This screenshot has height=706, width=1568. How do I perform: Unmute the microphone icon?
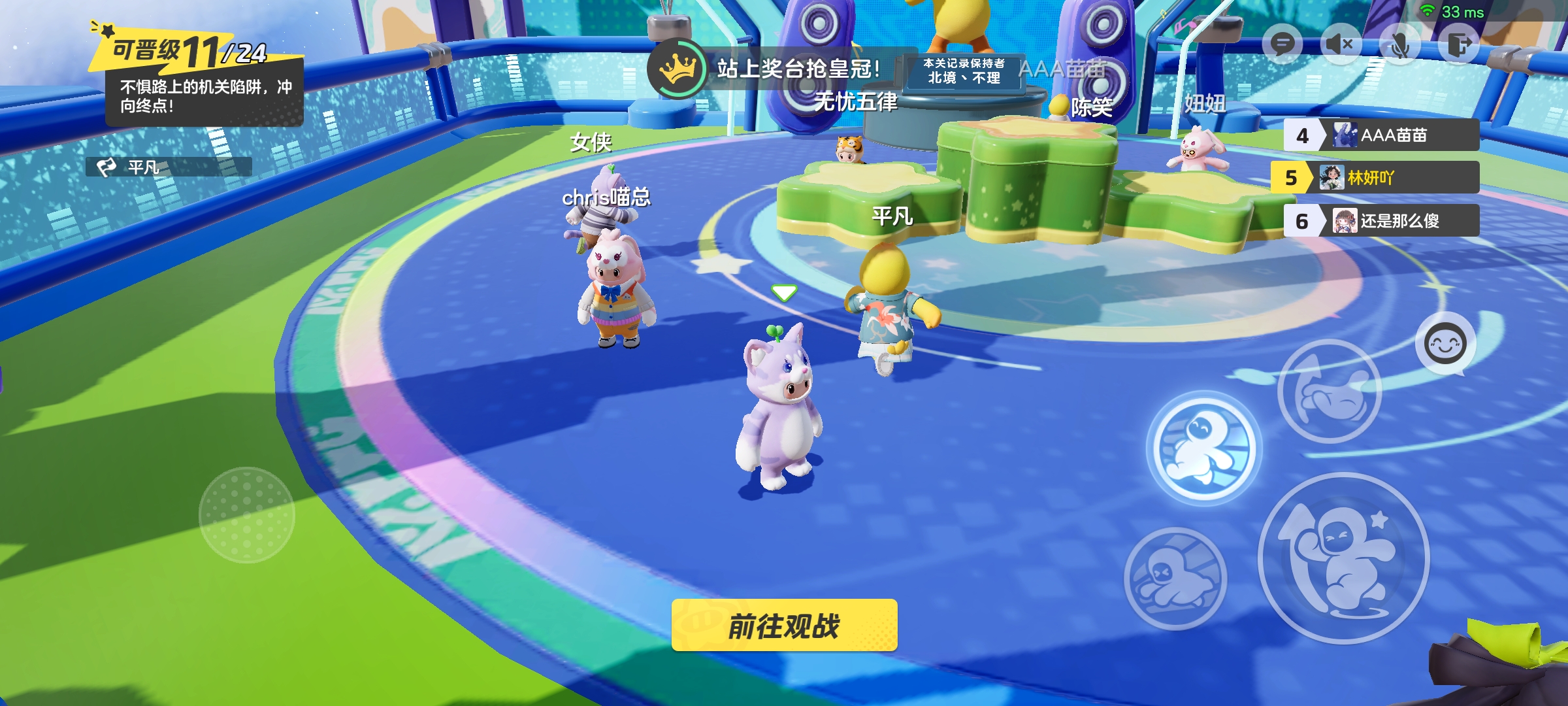point(1400,44)
